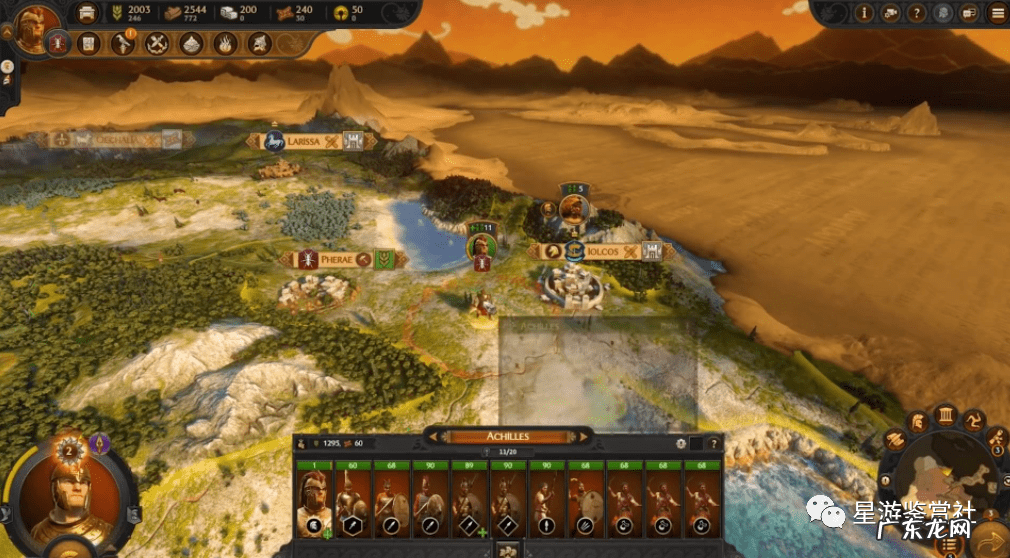
Task: Open the raven icon with orange alert
Action: [x=123, y=43]
